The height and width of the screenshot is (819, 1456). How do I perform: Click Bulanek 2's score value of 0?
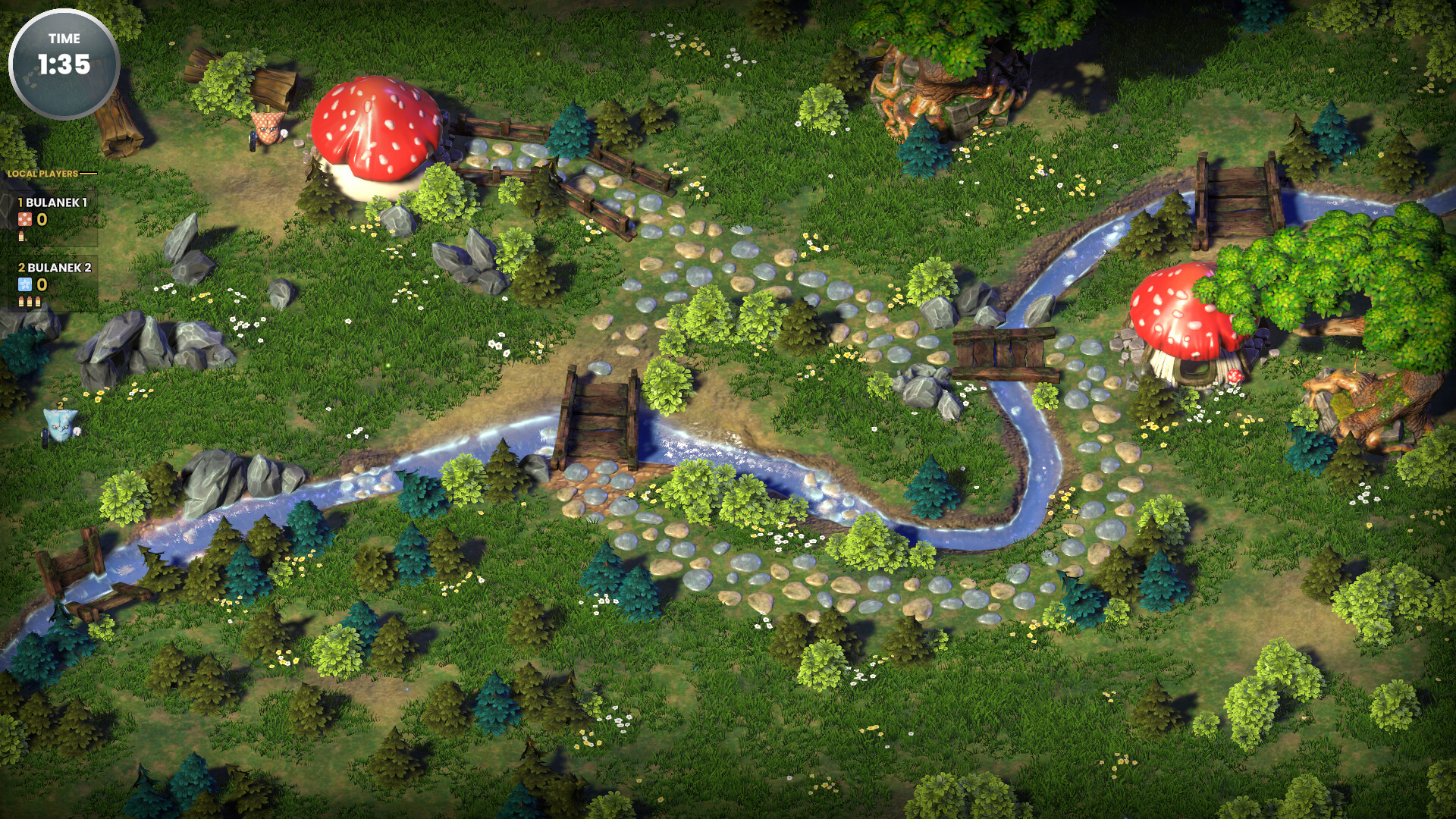[x=42, y=284]
